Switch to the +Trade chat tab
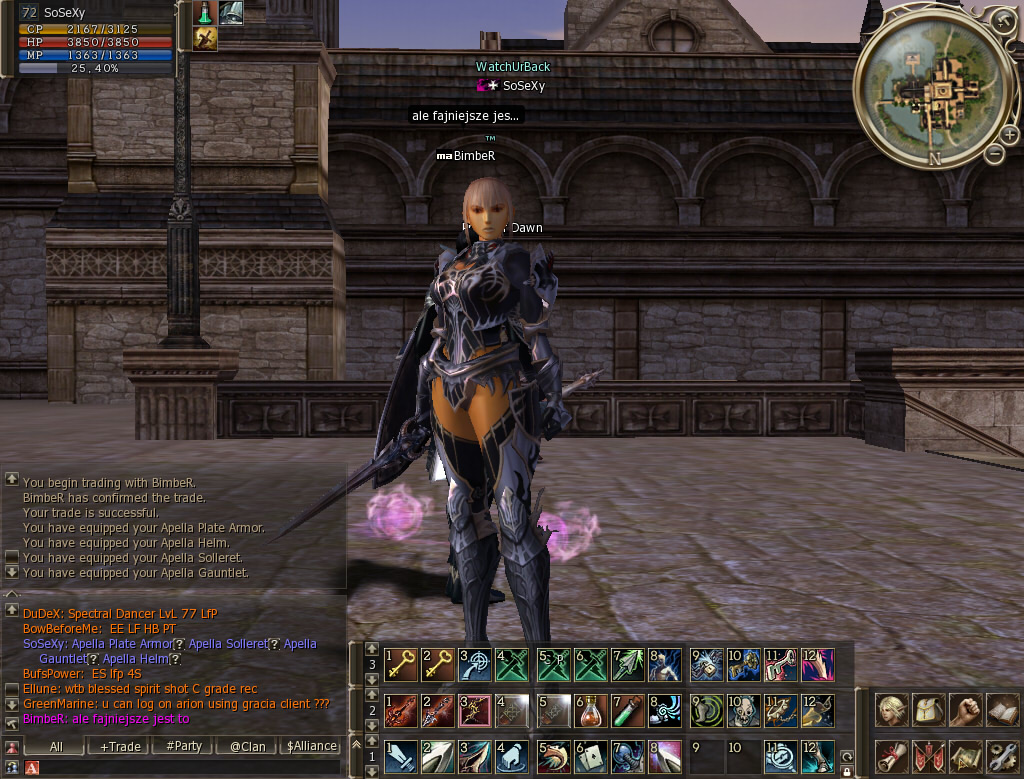1024x779 pixels. click(120, 746)
